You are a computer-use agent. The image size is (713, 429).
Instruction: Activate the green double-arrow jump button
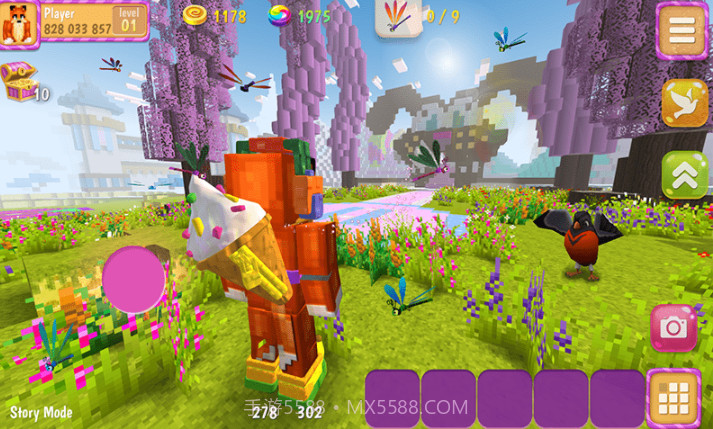pos(684,175)
